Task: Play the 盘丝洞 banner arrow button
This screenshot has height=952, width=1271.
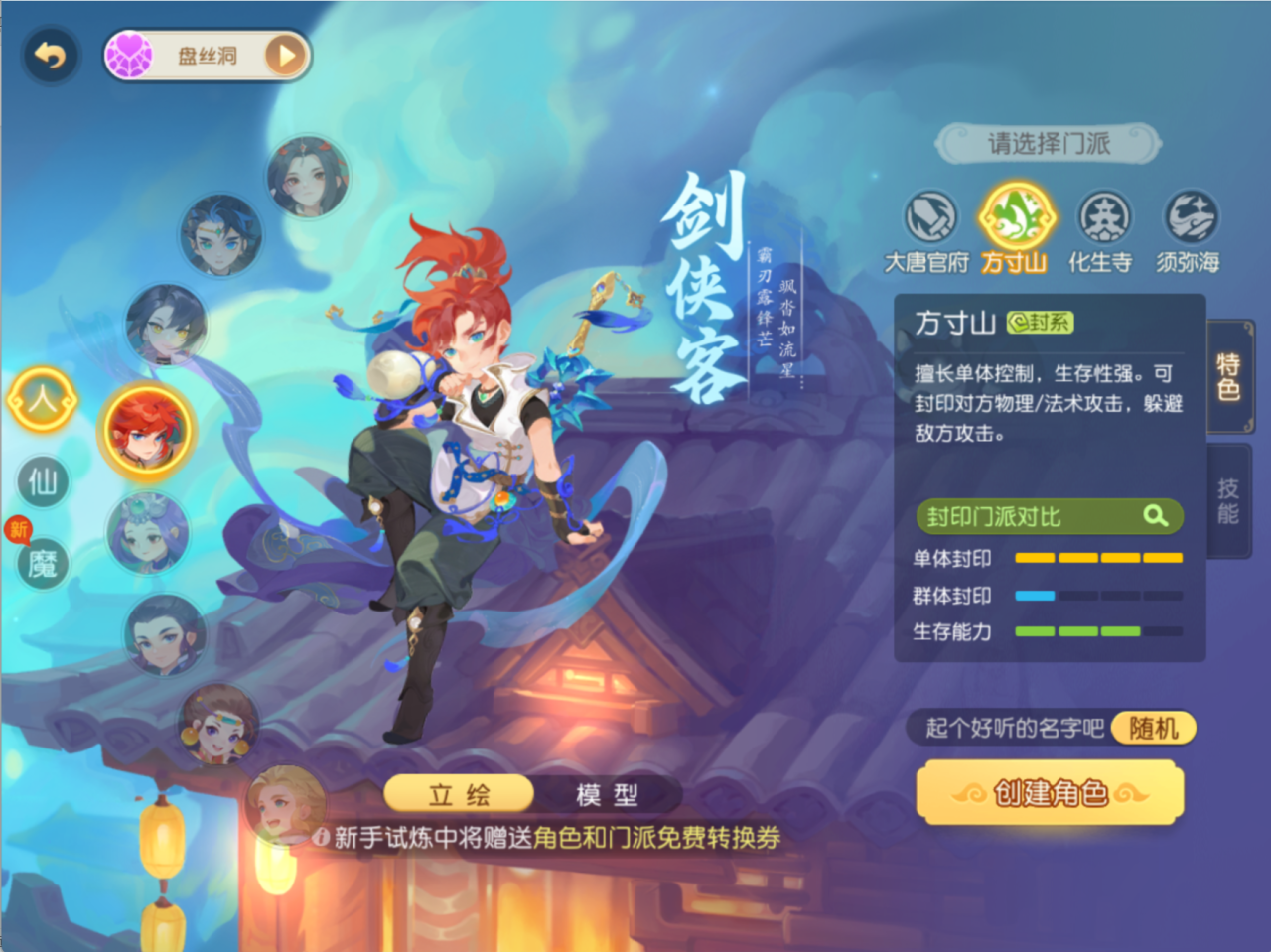Action: click(285, 56)
